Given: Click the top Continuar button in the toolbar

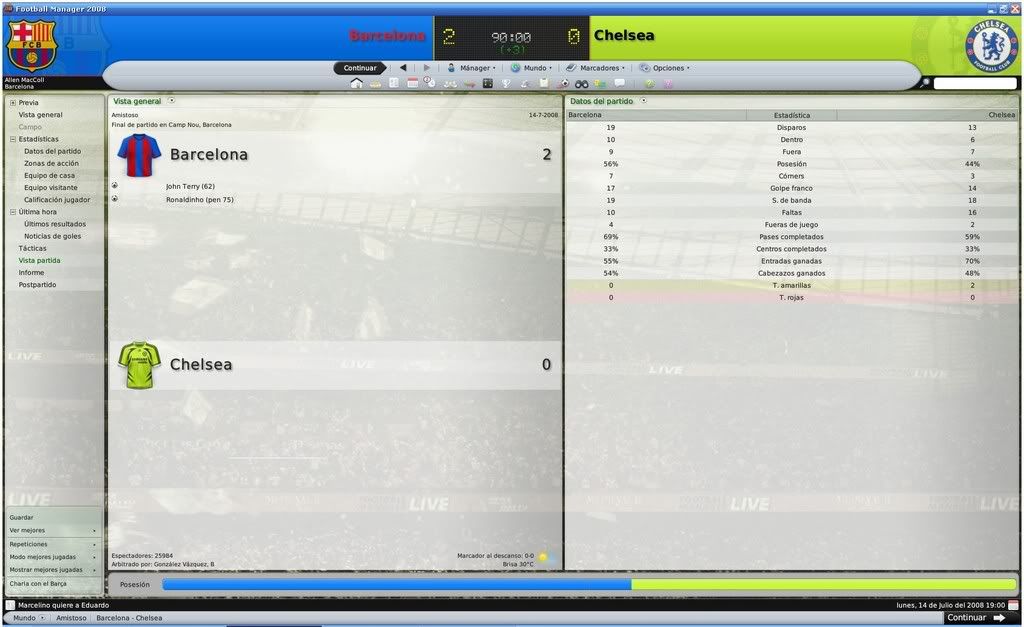Looking at the screenshot, I should tap(360, 68).
